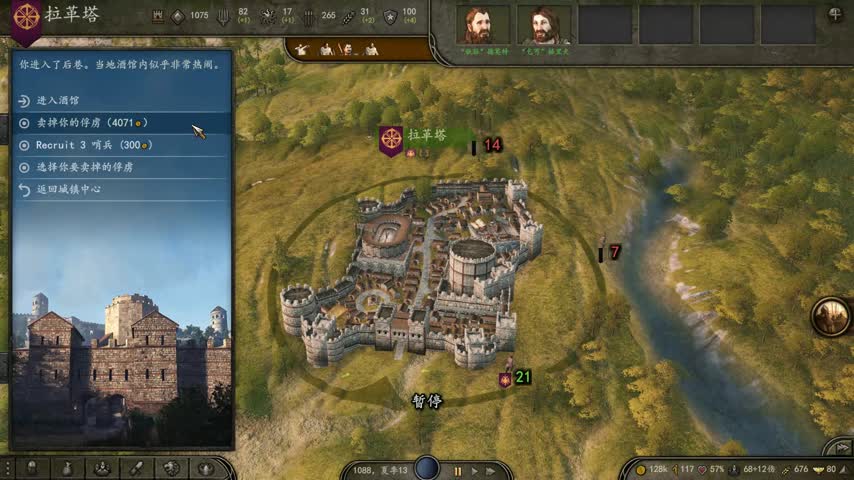854x480 pixels.
Task: Enter the tavern (进入酒馆)
Action: [x=58, y=100]
